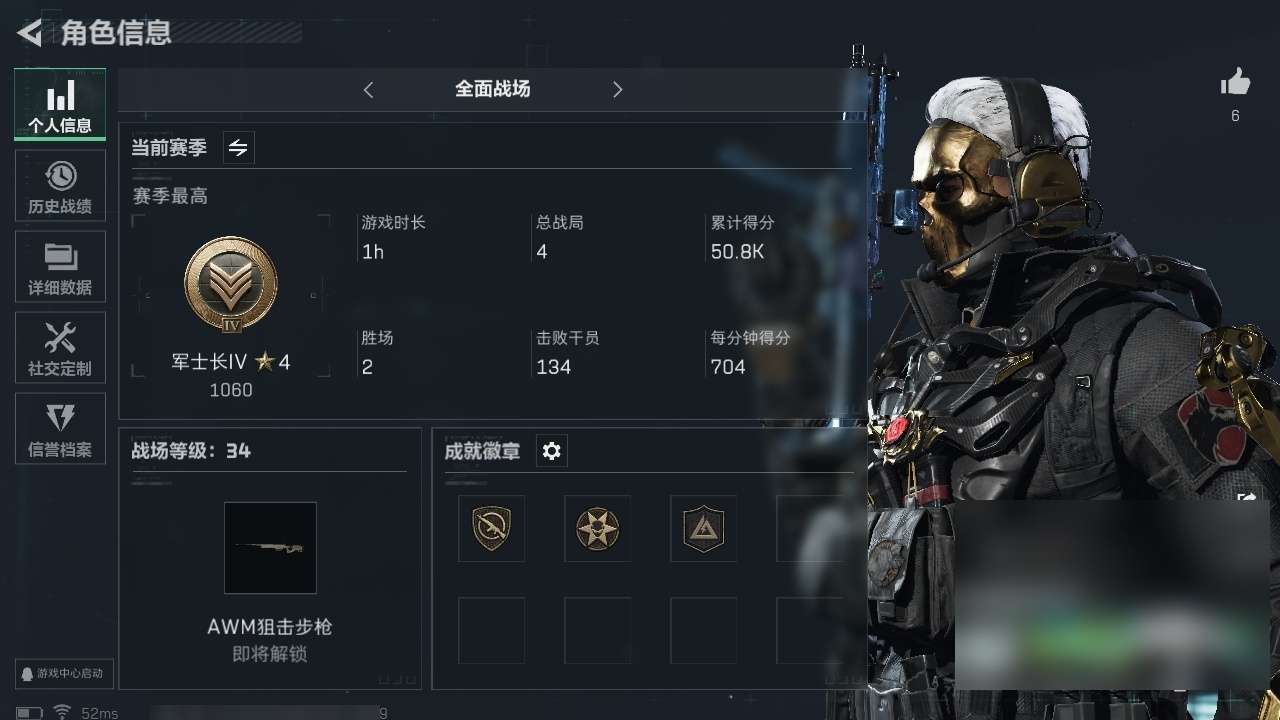Go back using the arrow beside 角色信息

(x=30, y=33)
